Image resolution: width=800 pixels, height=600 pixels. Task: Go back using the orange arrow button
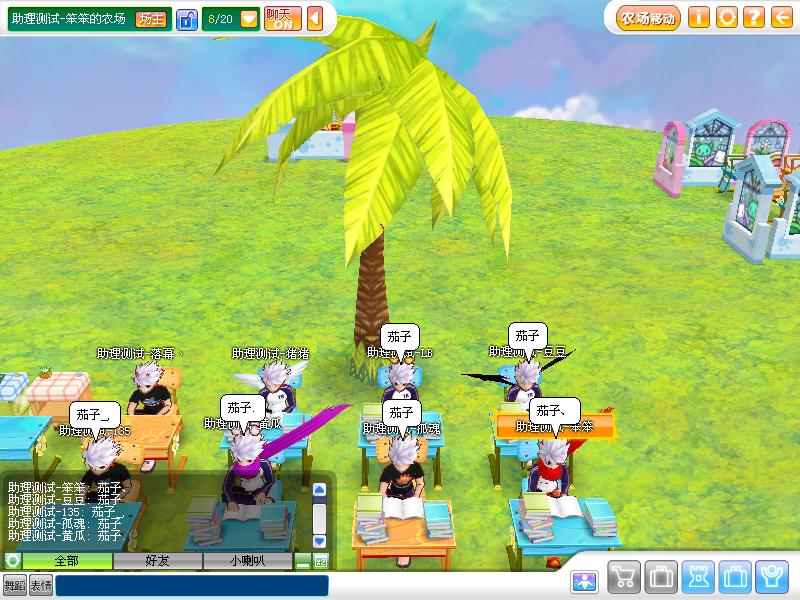point(781,17)
